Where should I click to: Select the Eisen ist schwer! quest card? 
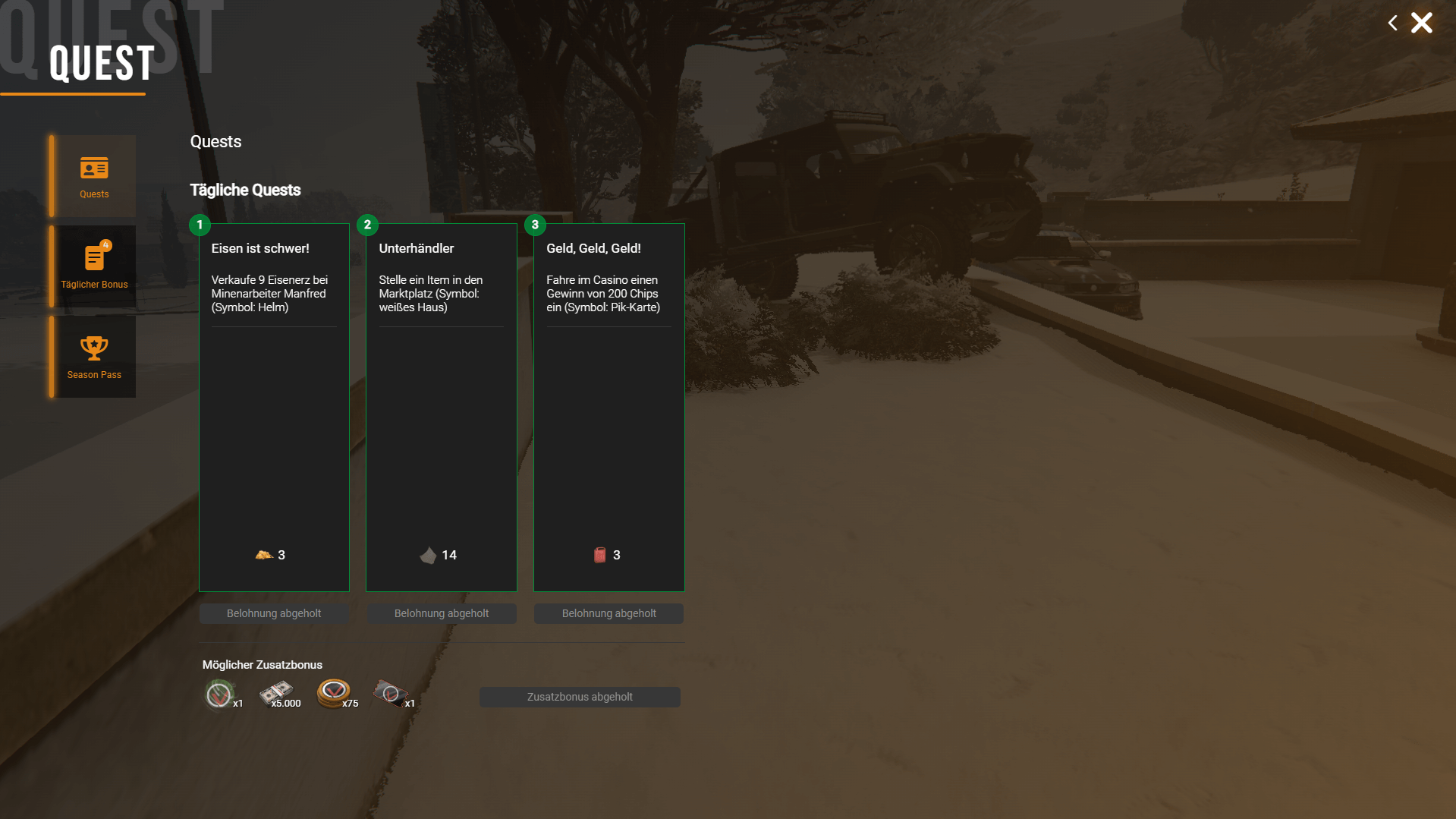274,407
